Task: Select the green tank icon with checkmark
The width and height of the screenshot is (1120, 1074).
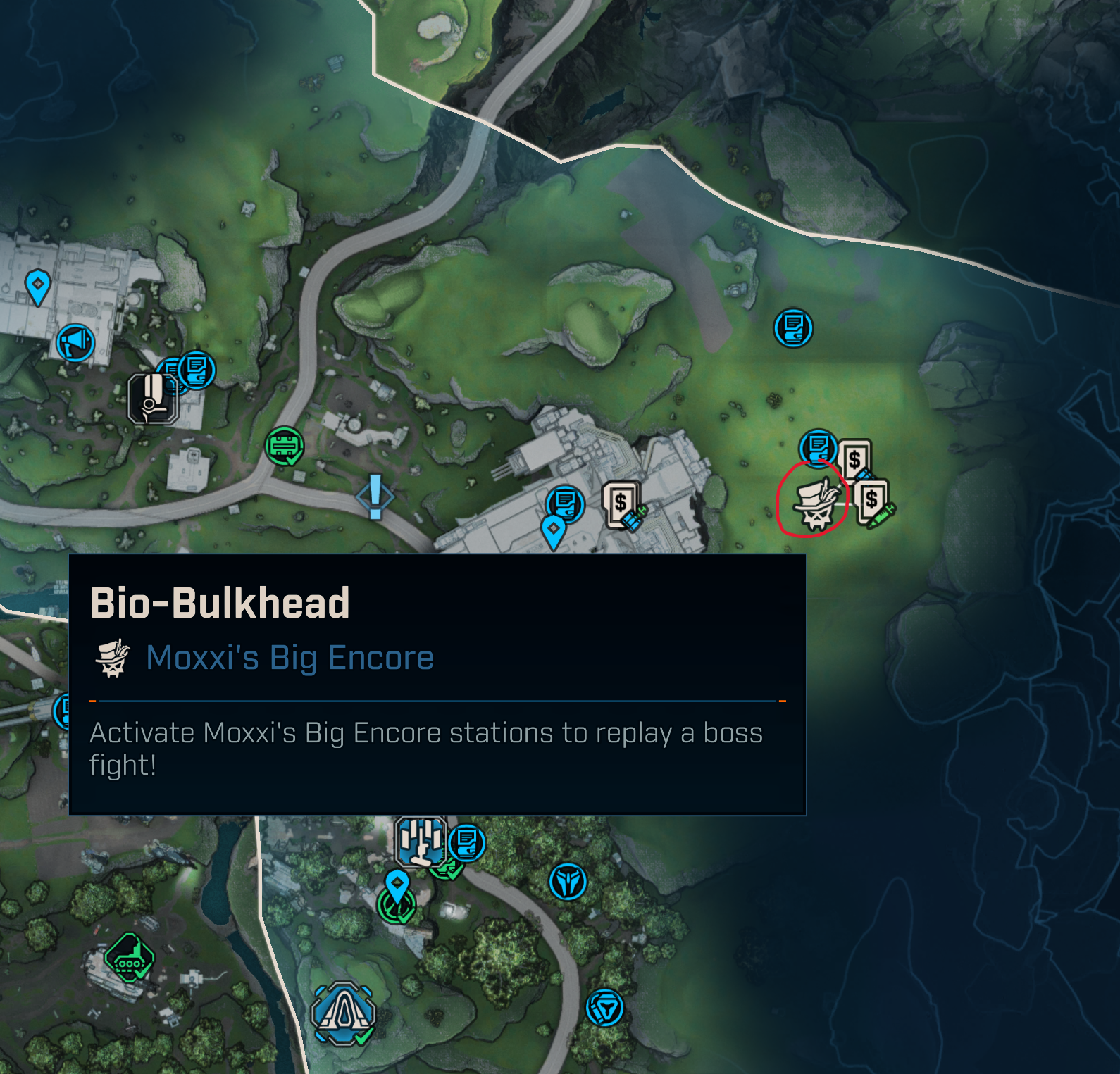Action: (130, 959)
